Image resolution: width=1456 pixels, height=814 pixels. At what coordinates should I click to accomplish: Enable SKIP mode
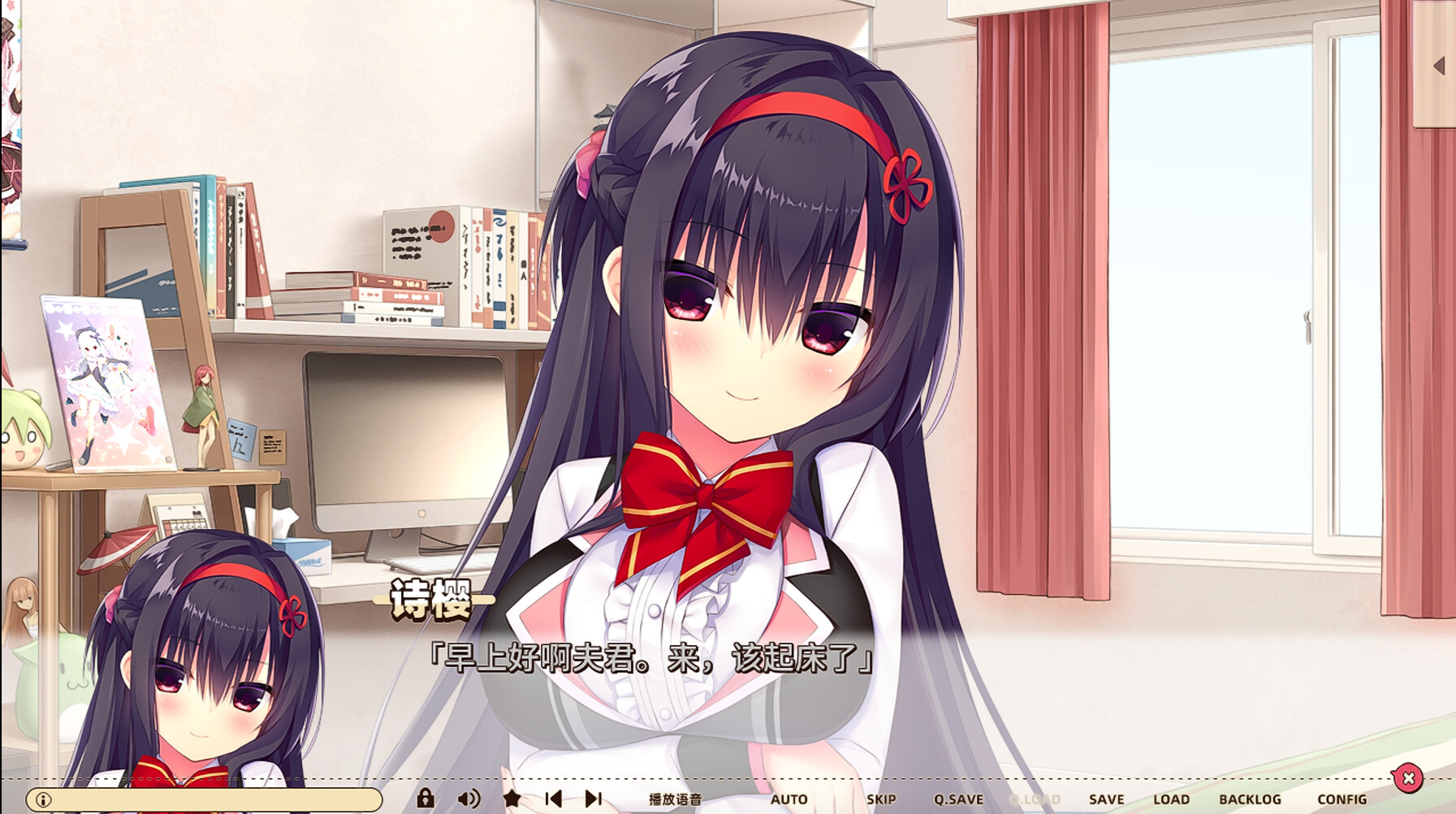pos(880,799)
